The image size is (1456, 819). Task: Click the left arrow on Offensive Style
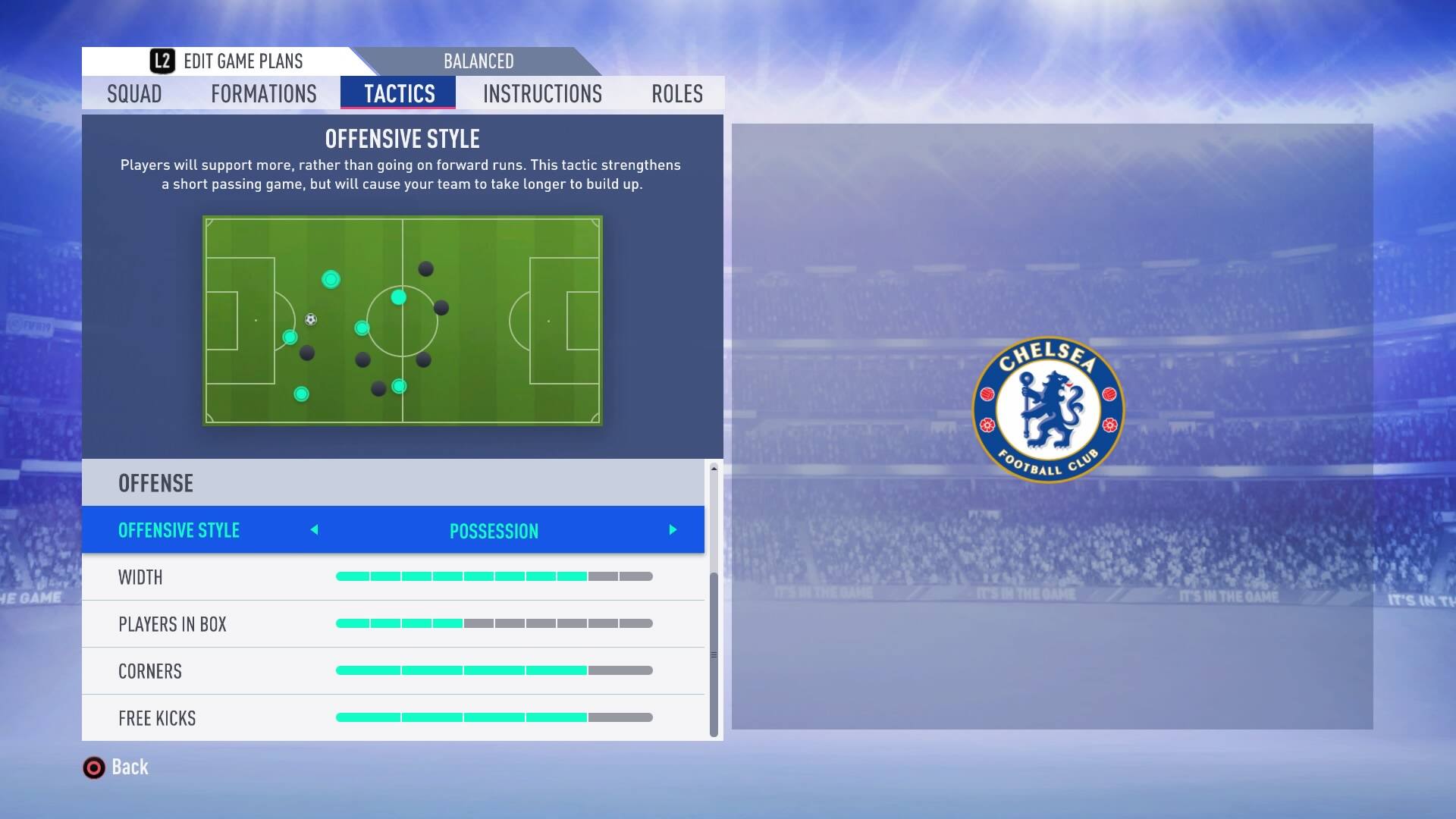[x=315, y=530]
